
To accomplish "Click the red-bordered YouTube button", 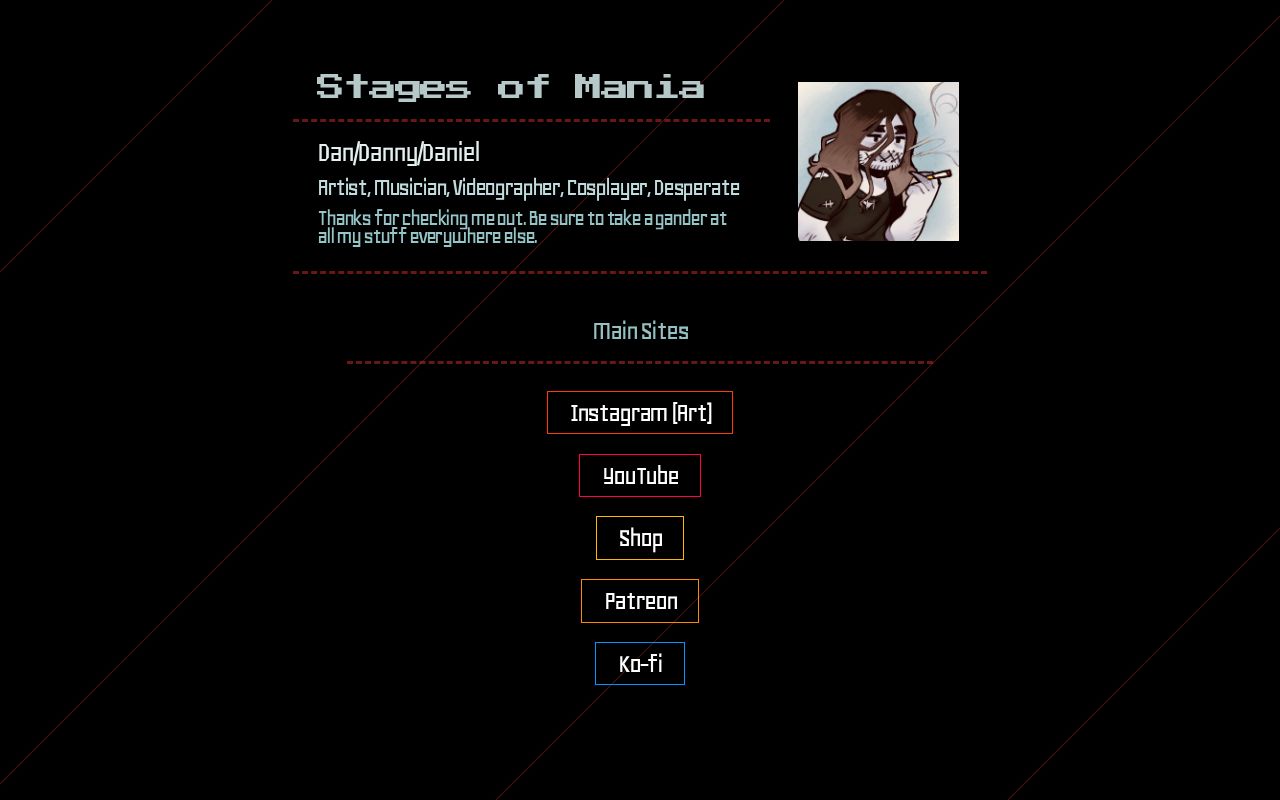I will pyautogui.click(x=640, y=476).
